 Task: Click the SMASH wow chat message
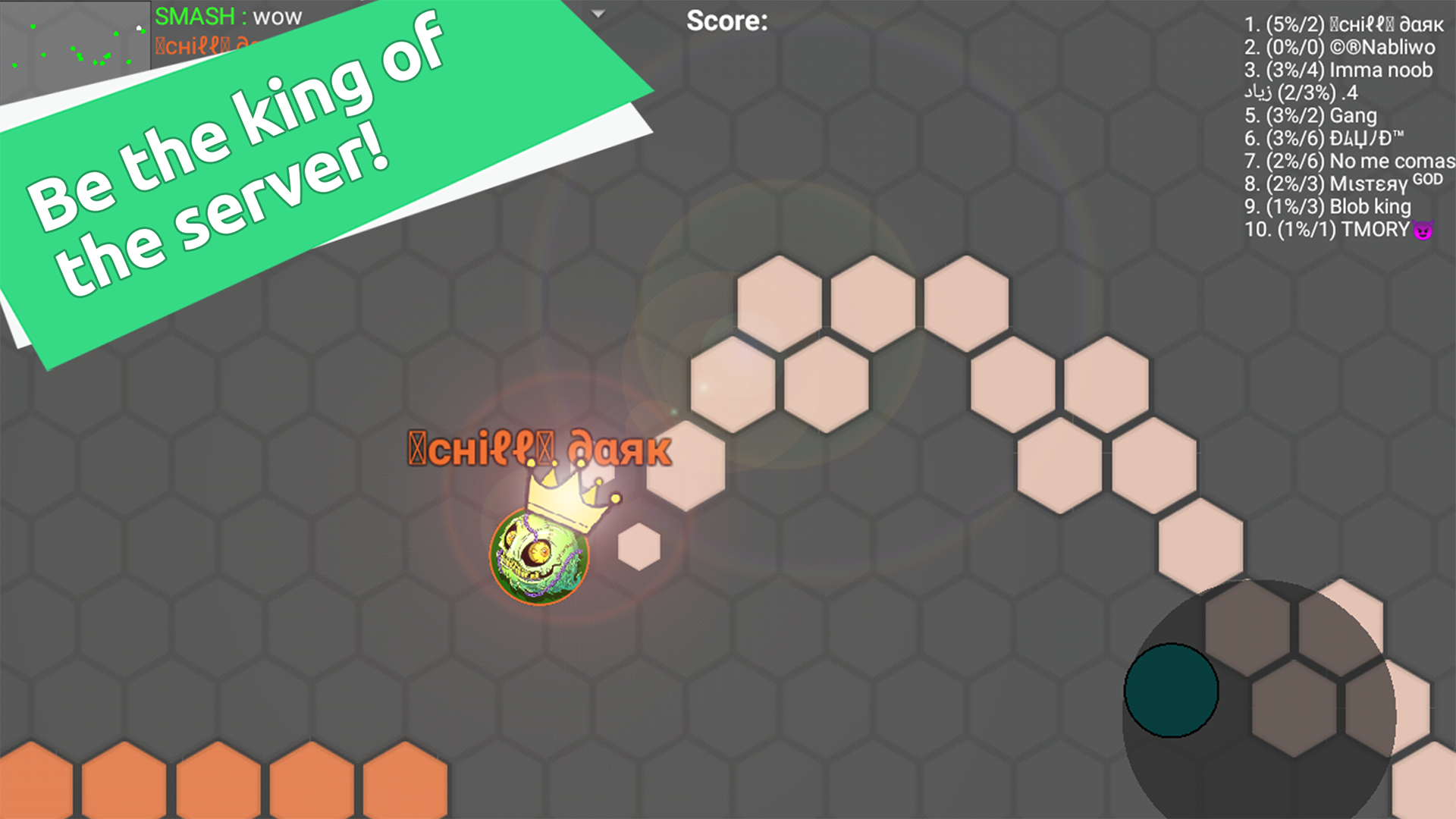coord(227,17)
